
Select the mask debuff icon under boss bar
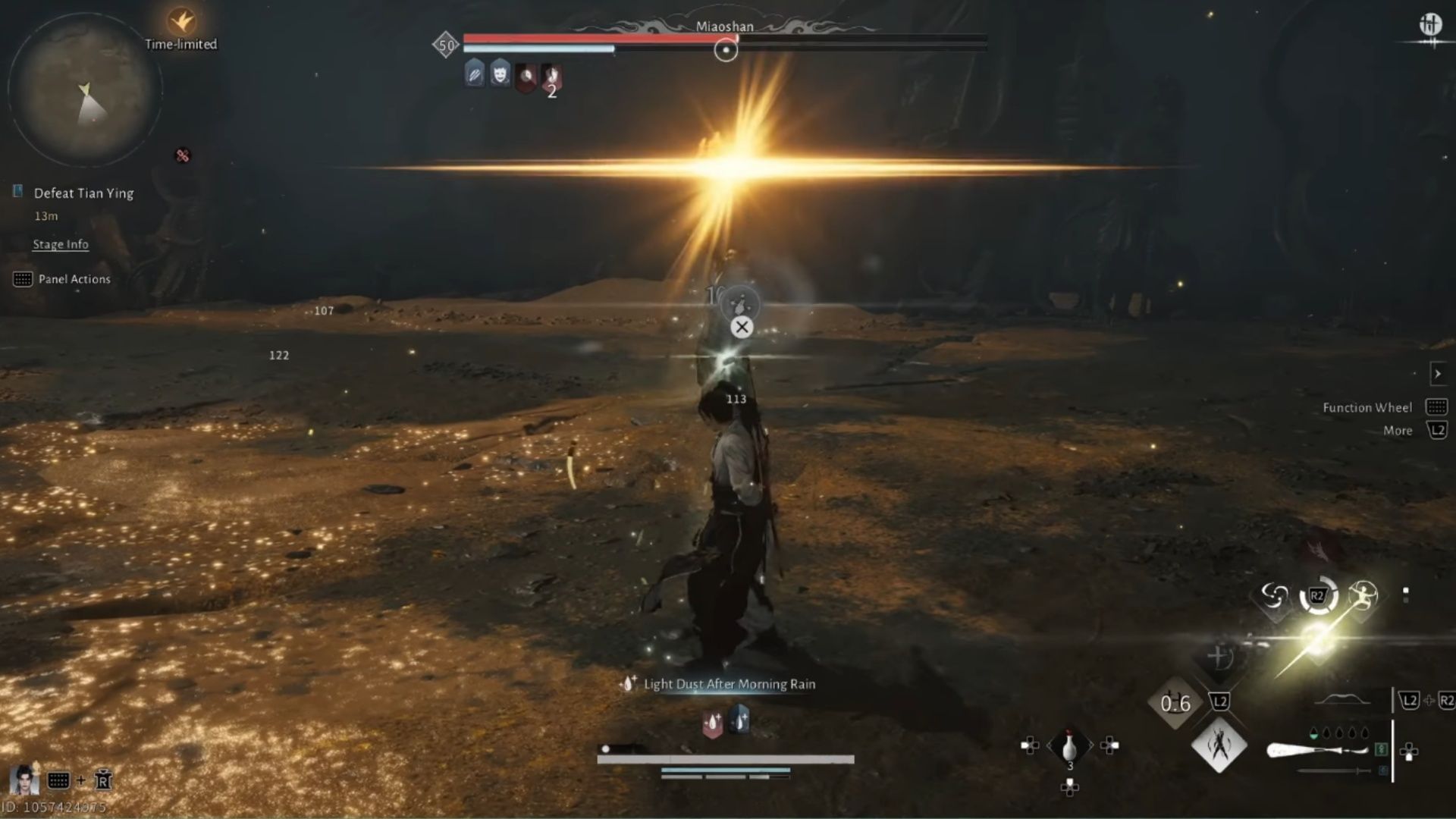coord(499,76)
